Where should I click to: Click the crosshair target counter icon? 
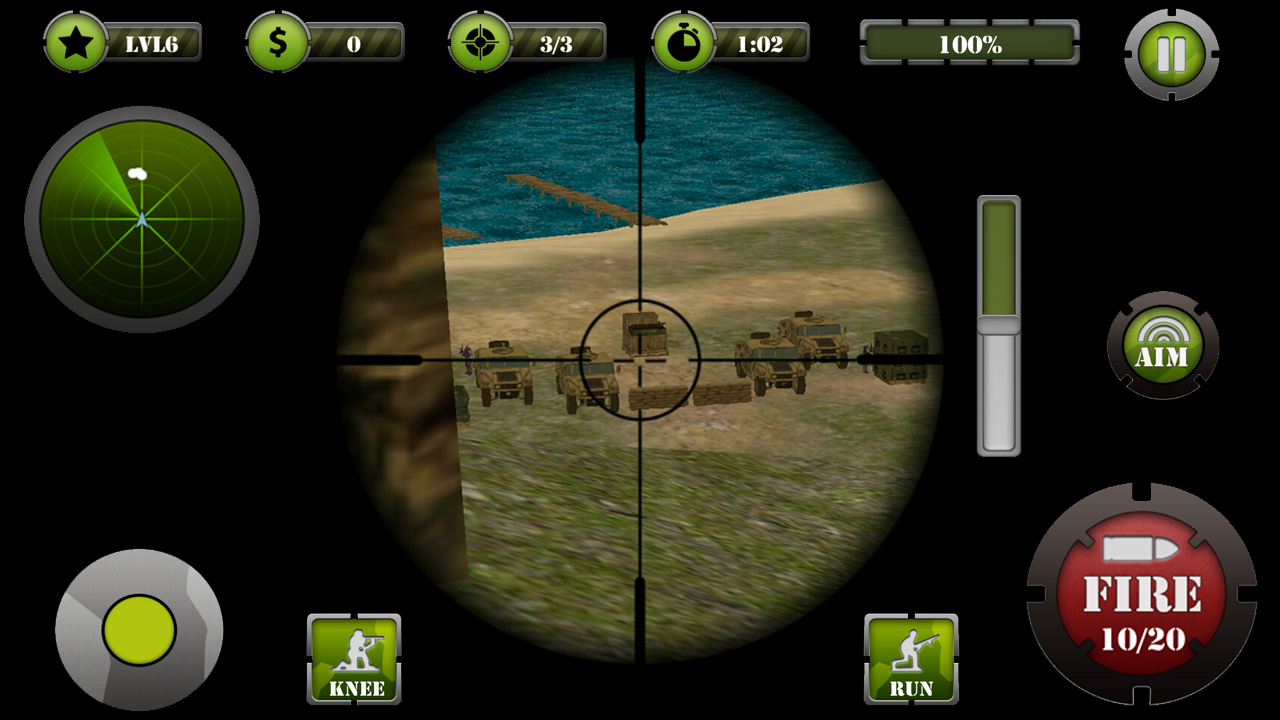pos(483,42)
